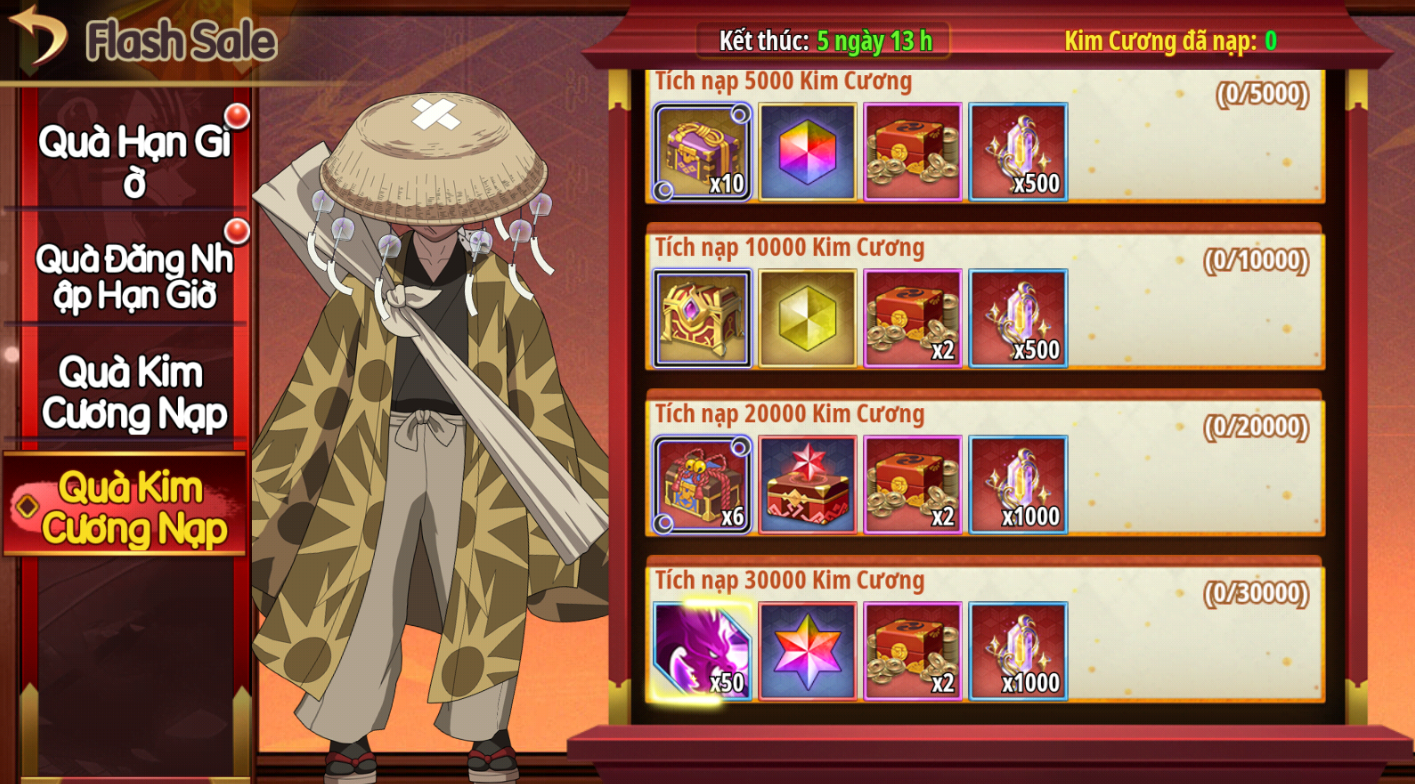This screenshot has width=1415, height=784.
Task: Open the Quà Hạn Giờ tab
Action: [x=134, y=159]
